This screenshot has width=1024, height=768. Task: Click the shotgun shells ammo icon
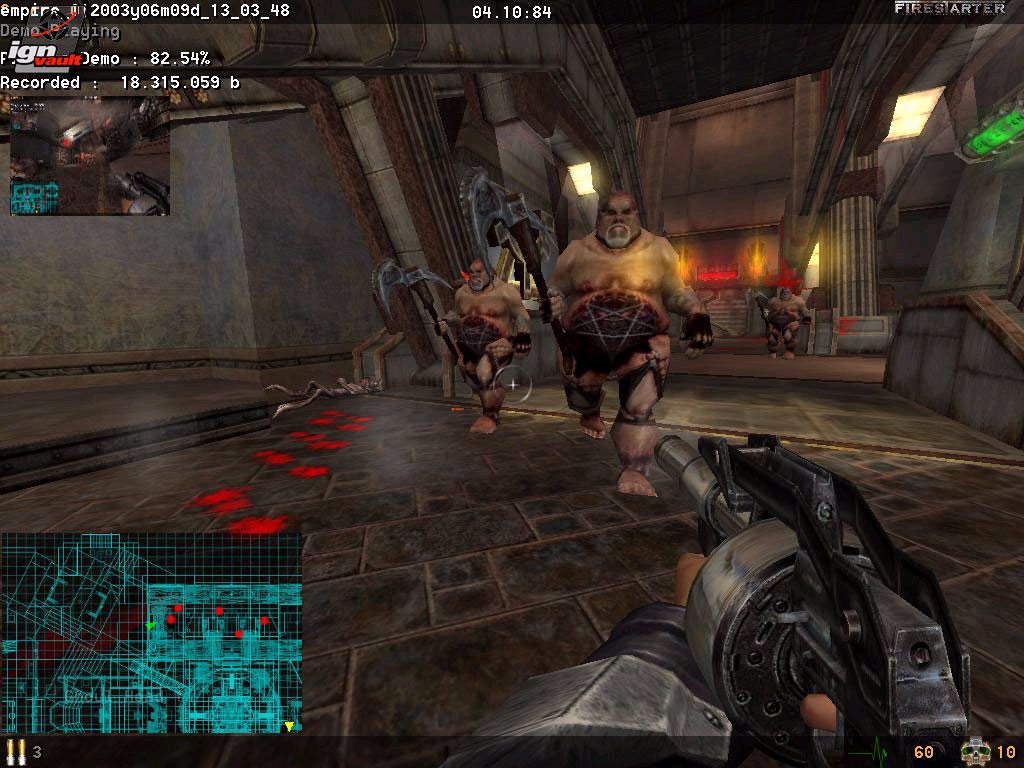pos(15,751)
